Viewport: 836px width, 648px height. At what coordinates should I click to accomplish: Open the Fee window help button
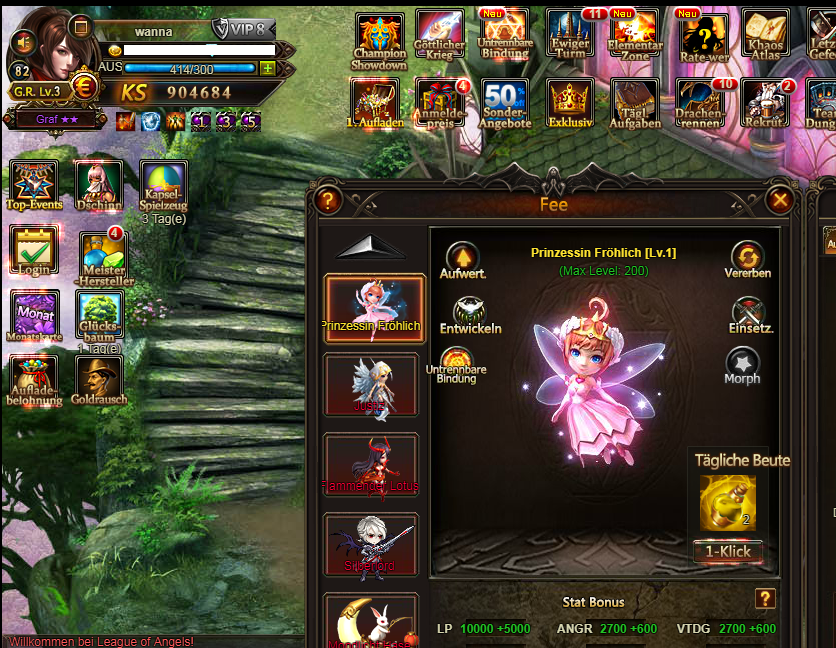point(327,201)
